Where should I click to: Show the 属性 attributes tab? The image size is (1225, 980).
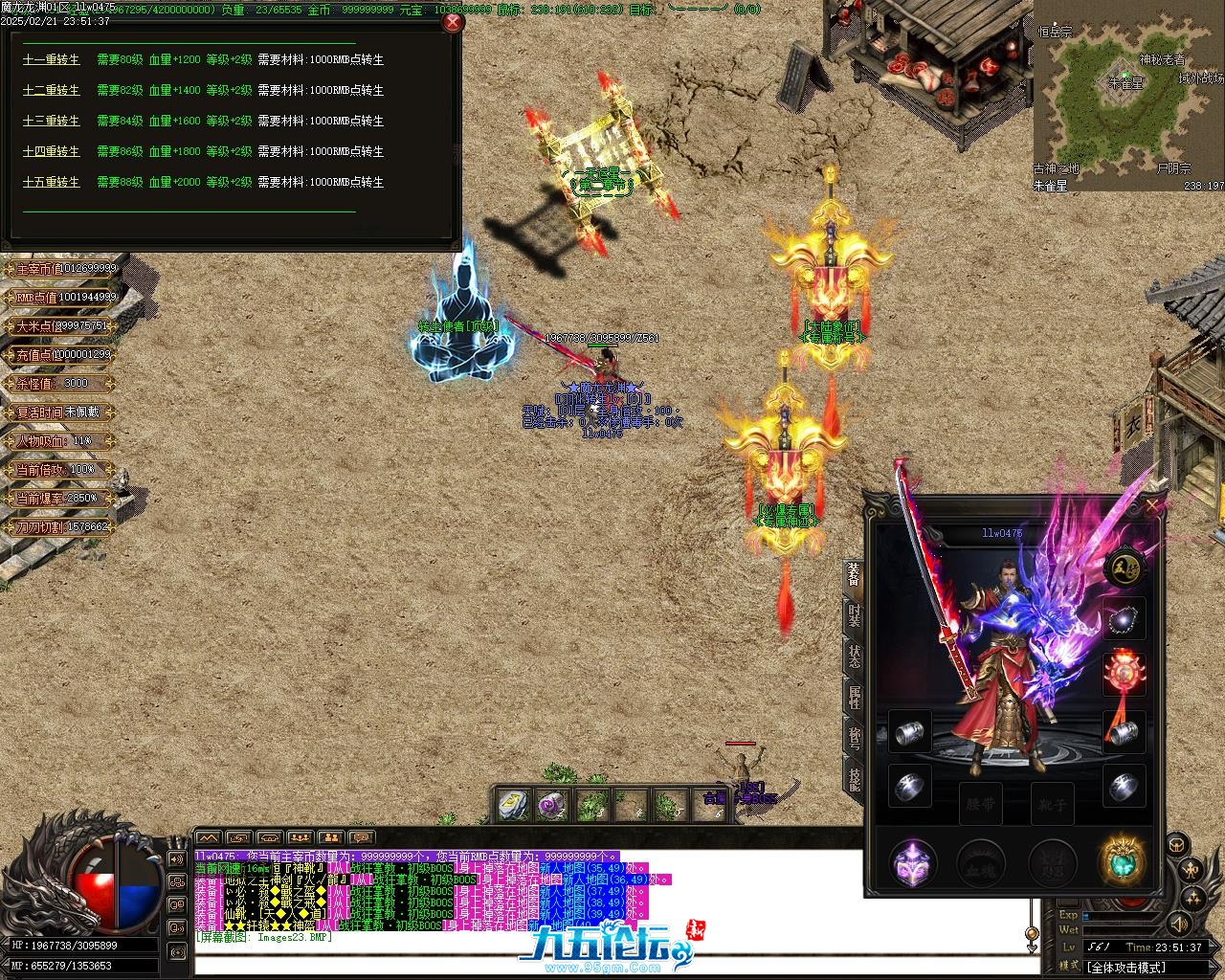tap(854, 698)
